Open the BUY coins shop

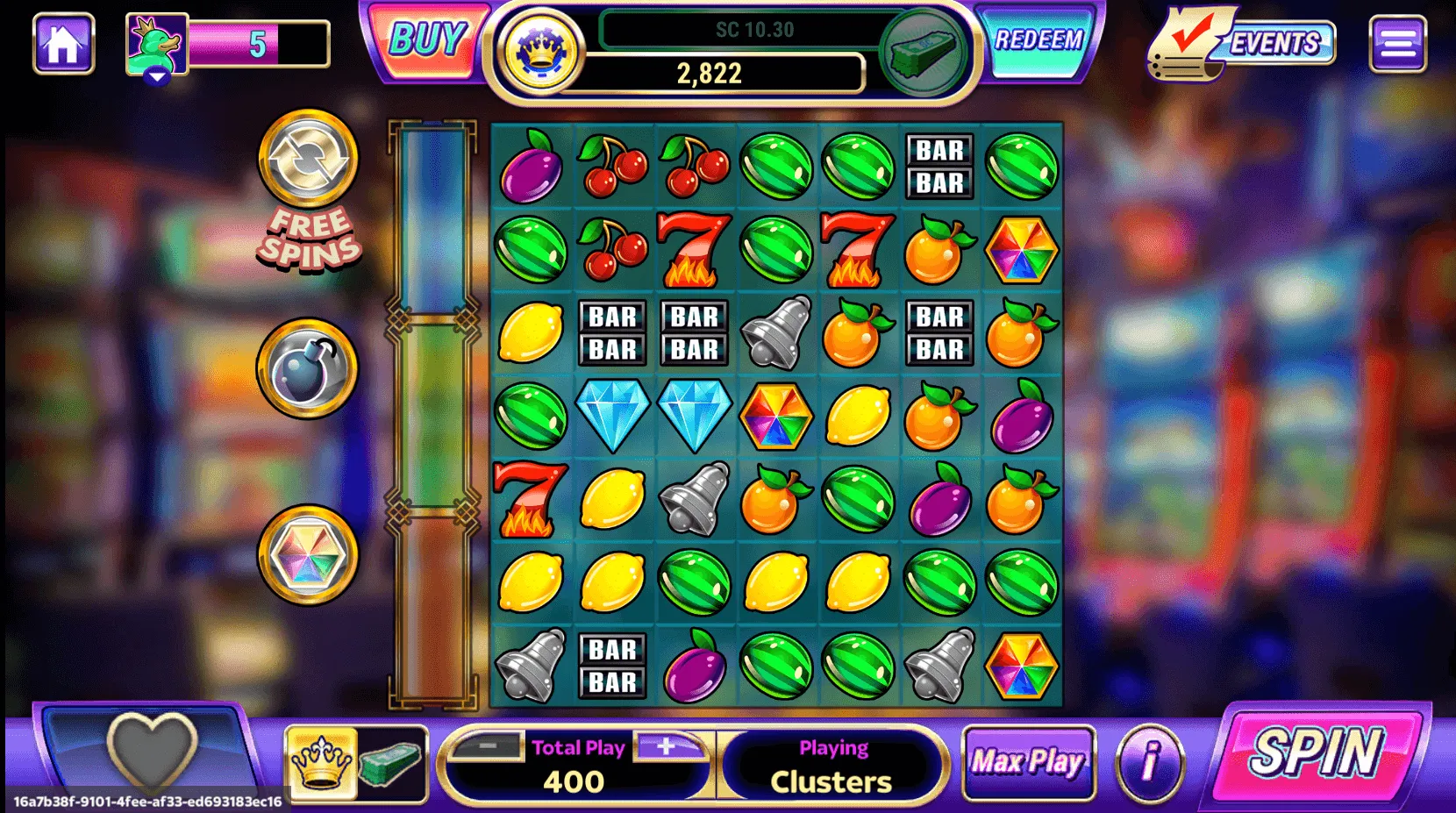pos(427,40)
